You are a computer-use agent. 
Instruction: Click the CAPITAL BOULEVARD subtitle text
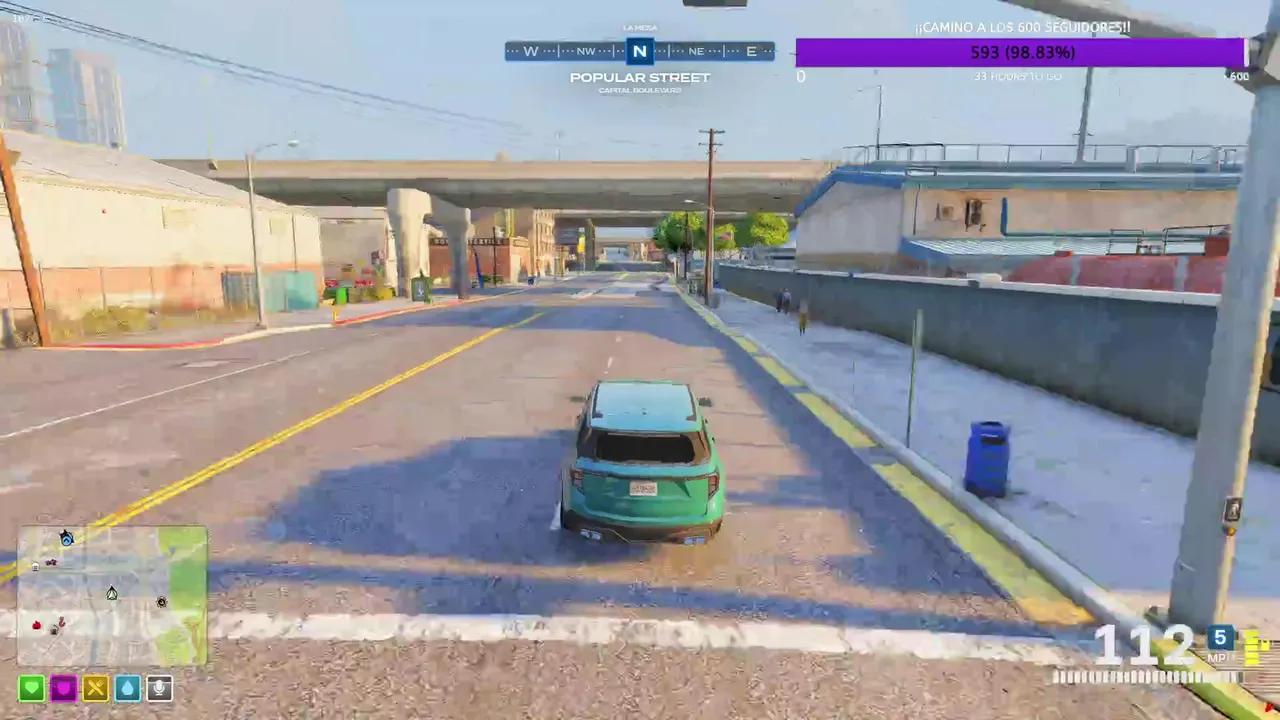[639, 90]
